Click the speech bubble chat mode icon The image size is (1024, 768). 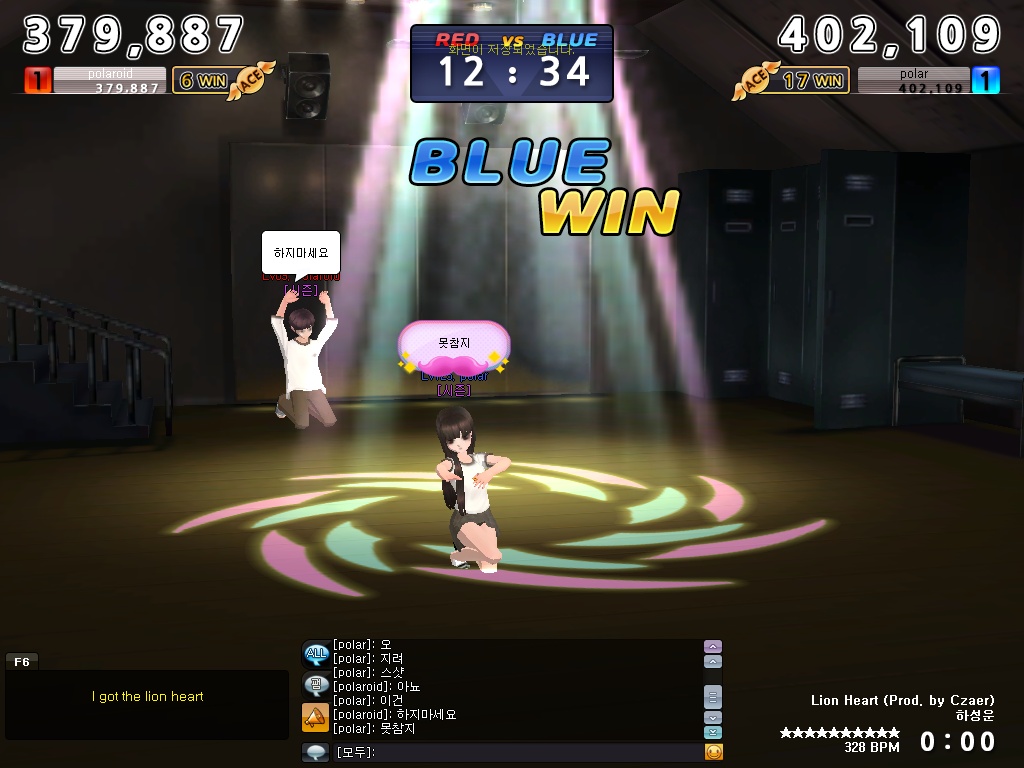click(x=317, y=752)
